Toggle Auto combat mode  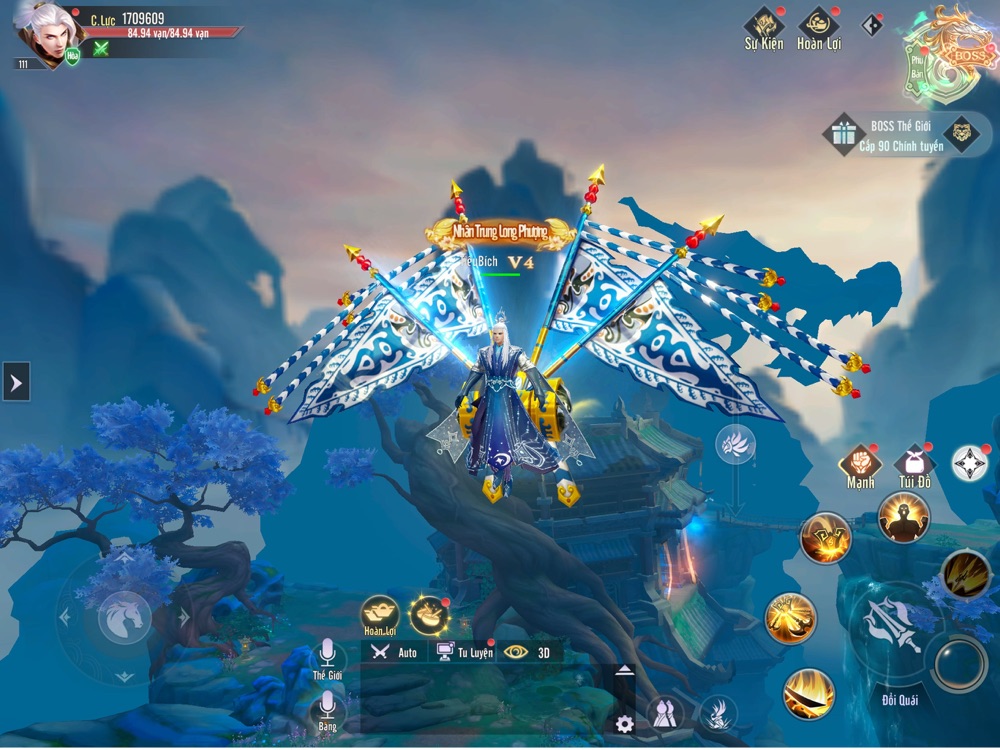pyautogui.click(x=394, y=652)
